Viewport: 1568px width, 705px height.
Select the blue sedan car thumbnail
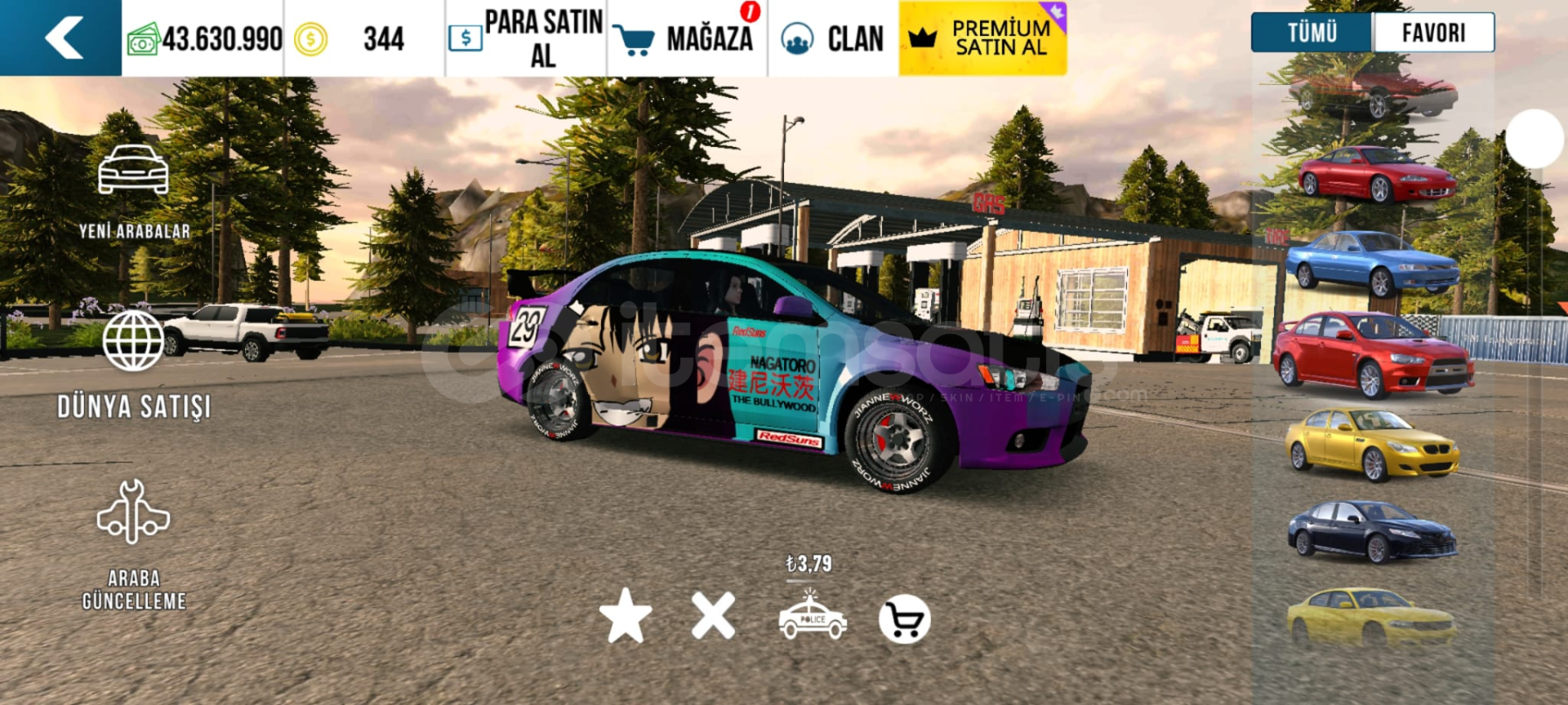[1372, 263]
